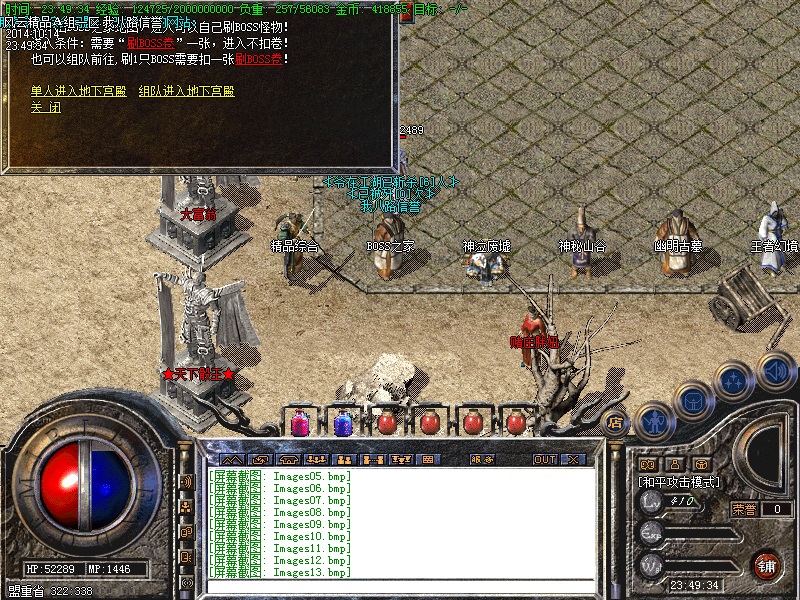Click the 服务 button on chat toolbar
800x600 pixels.
click(x=481, y=459)
